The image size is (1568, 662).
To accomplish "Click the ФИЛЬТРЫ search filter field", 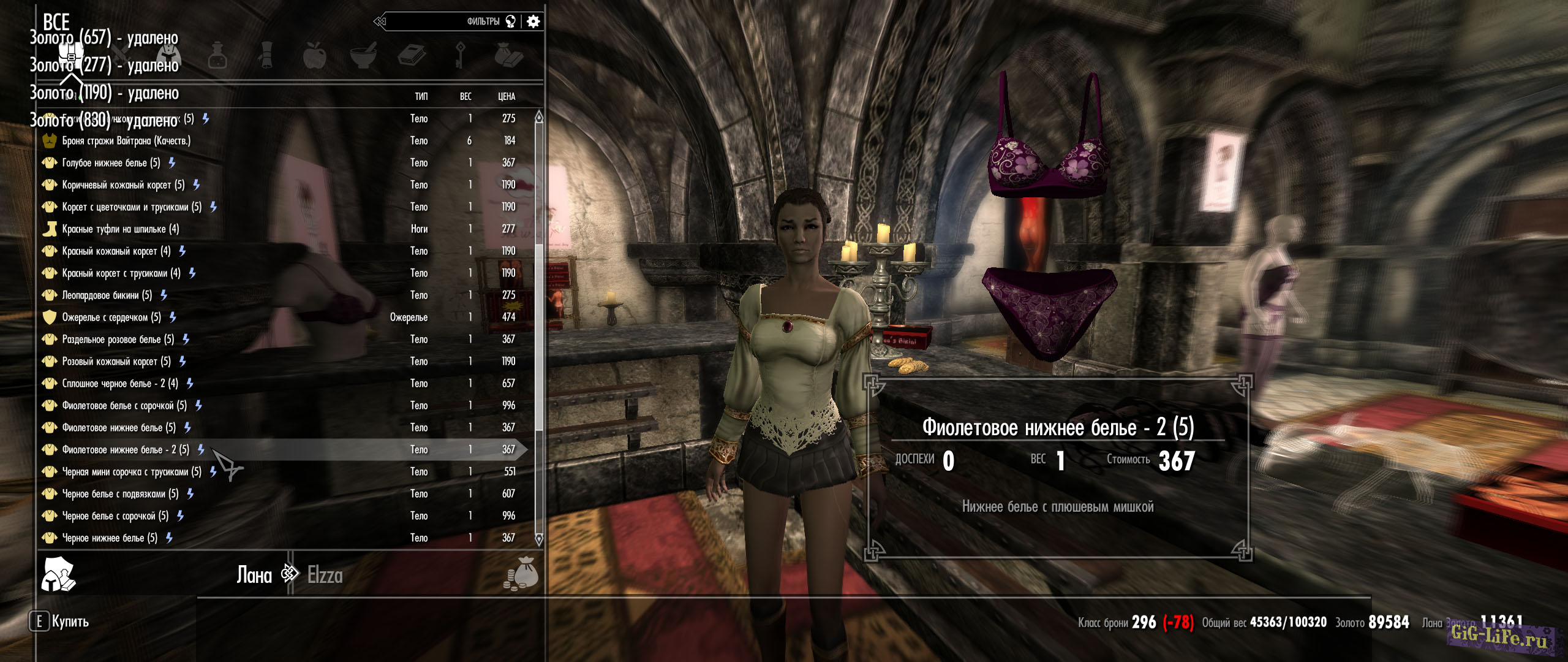I will 447,21.
